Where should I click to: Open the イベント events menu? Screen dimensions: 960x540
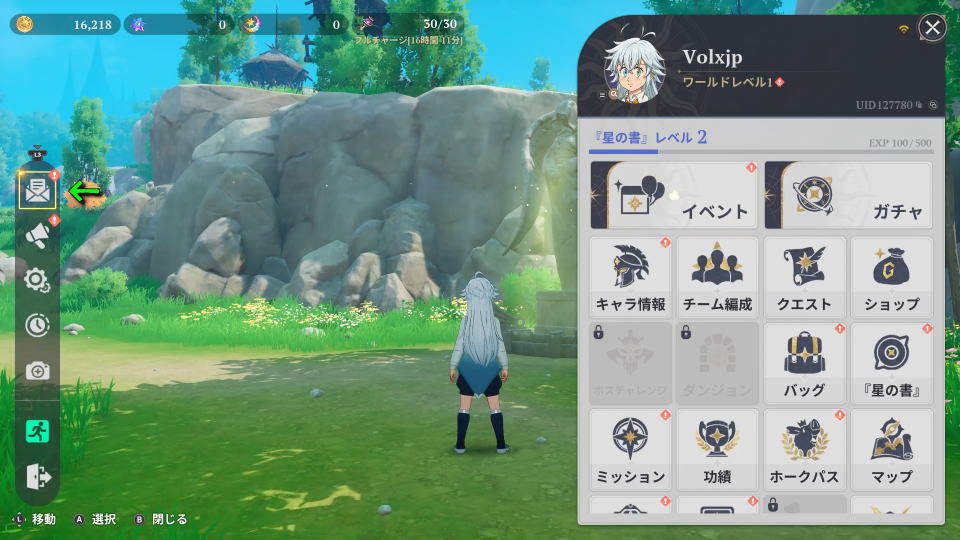coord(674,195)
